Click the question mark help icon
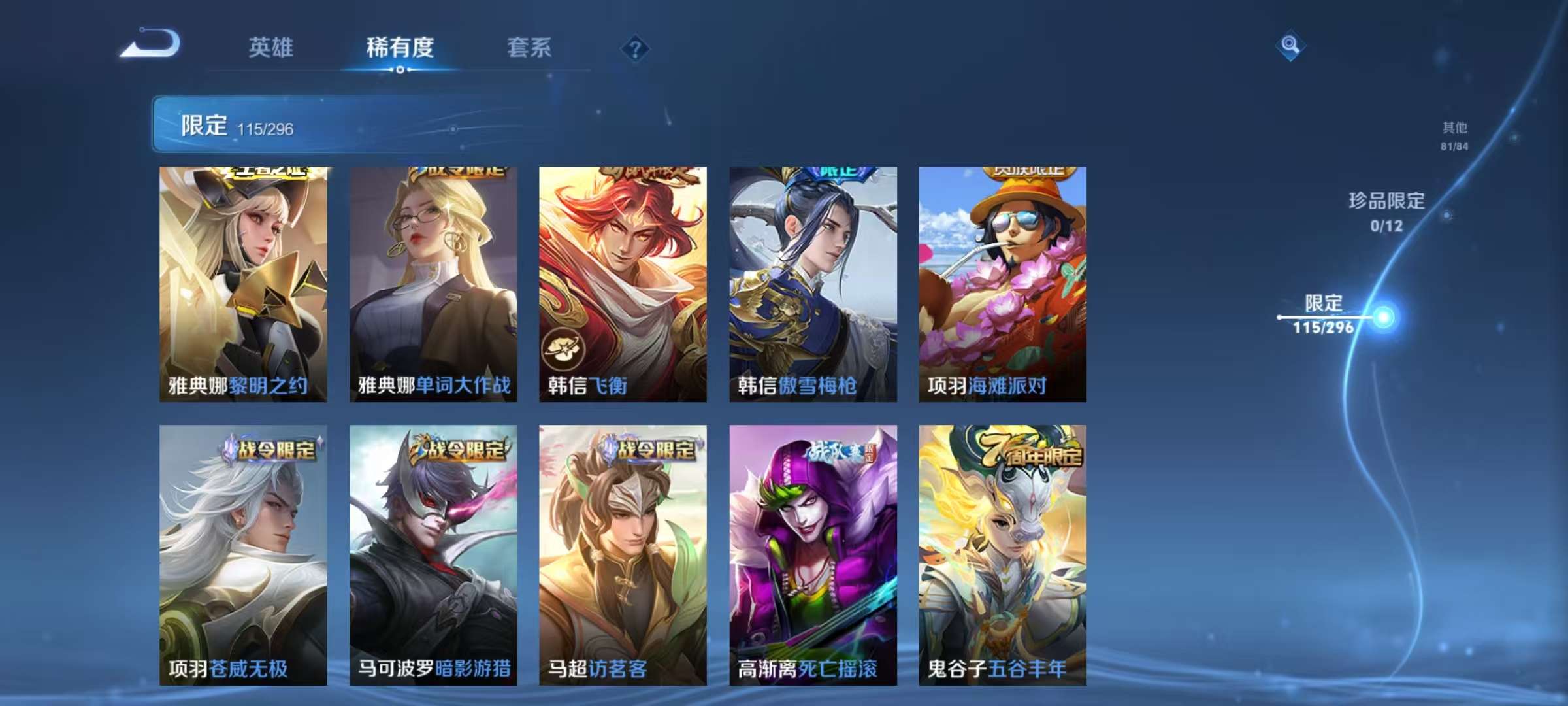 click(634, 48)
